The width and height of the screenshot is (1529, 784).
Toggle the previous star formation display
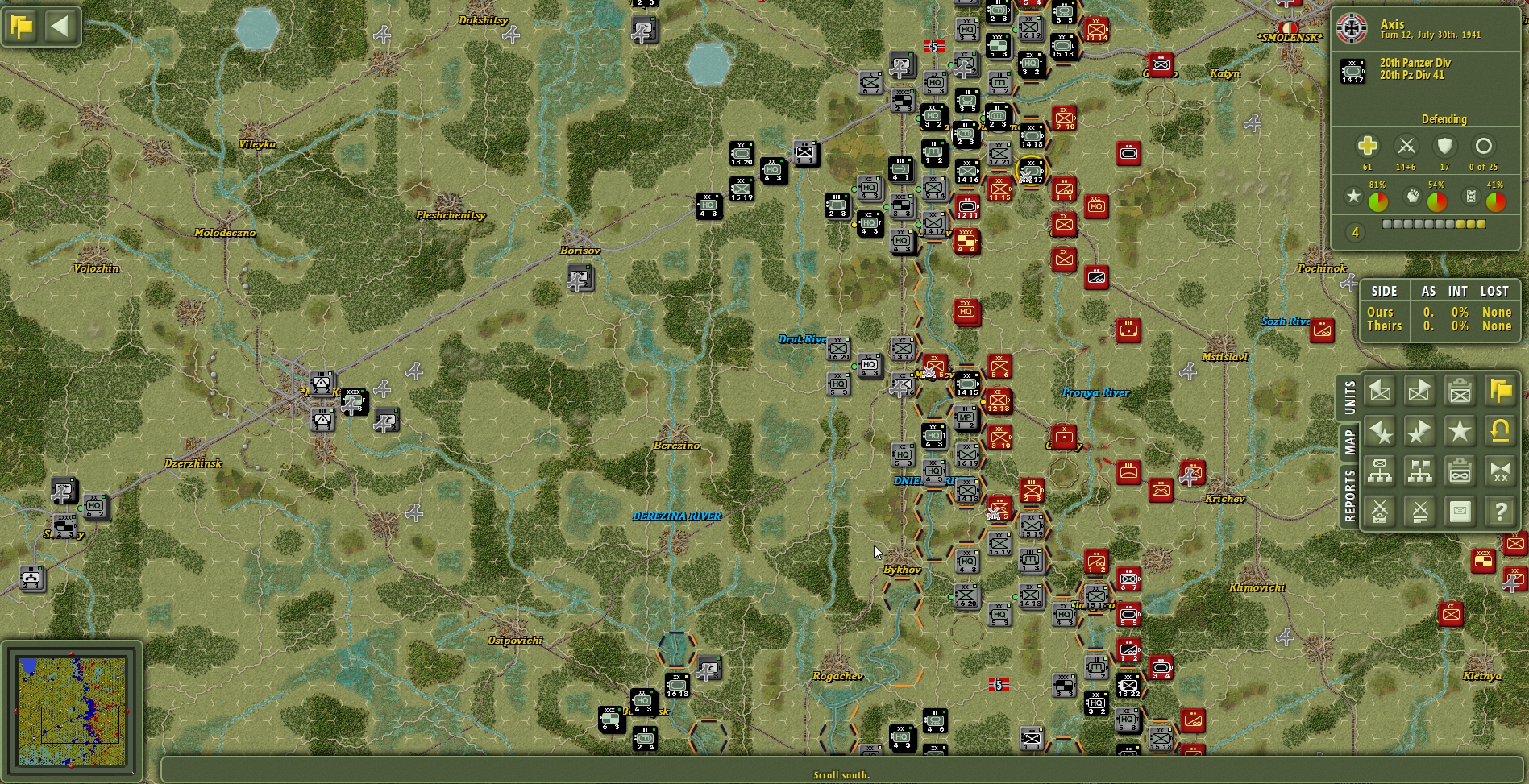click(1378, 431)
